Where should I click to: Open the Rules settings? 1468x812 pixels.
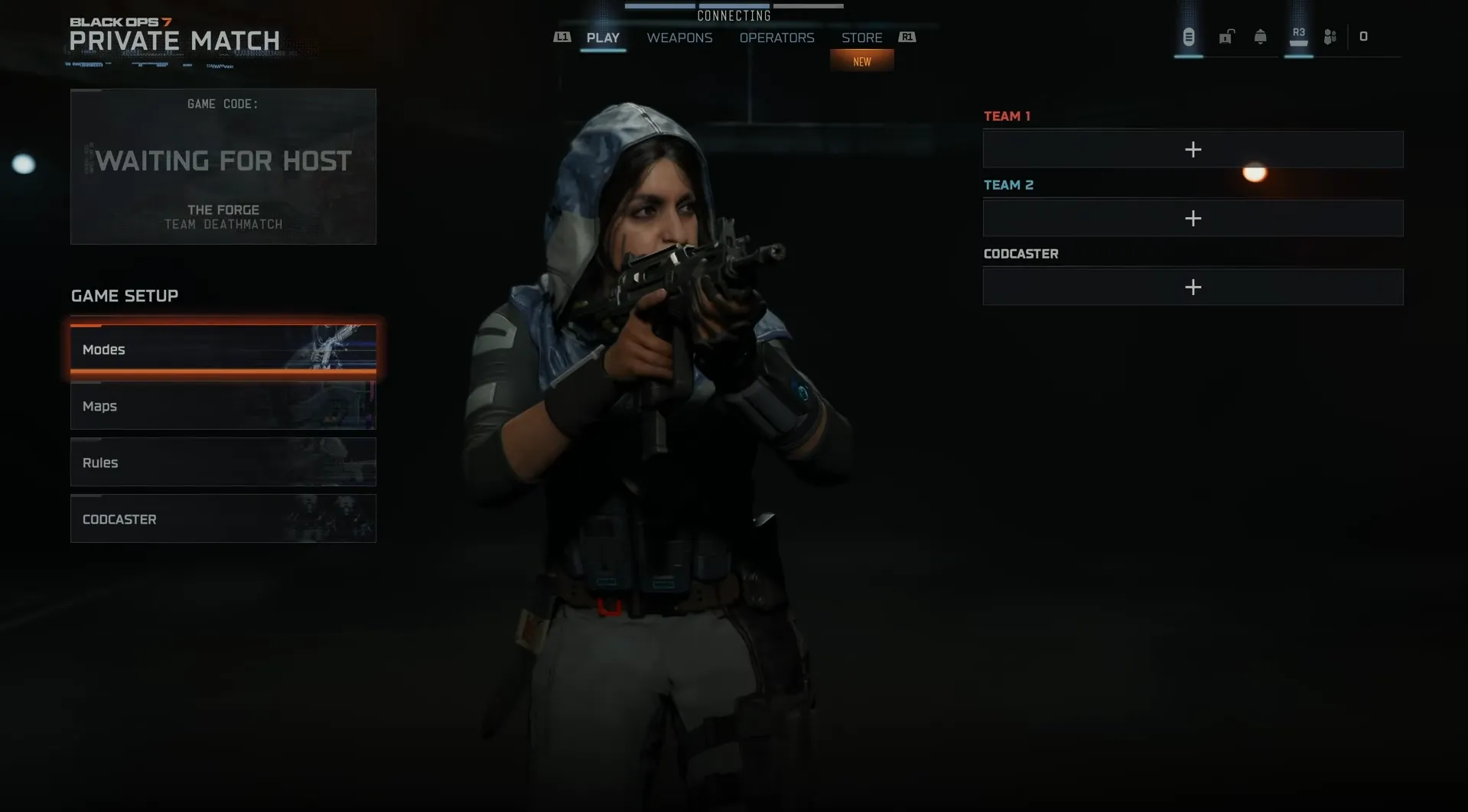[223, 463]
